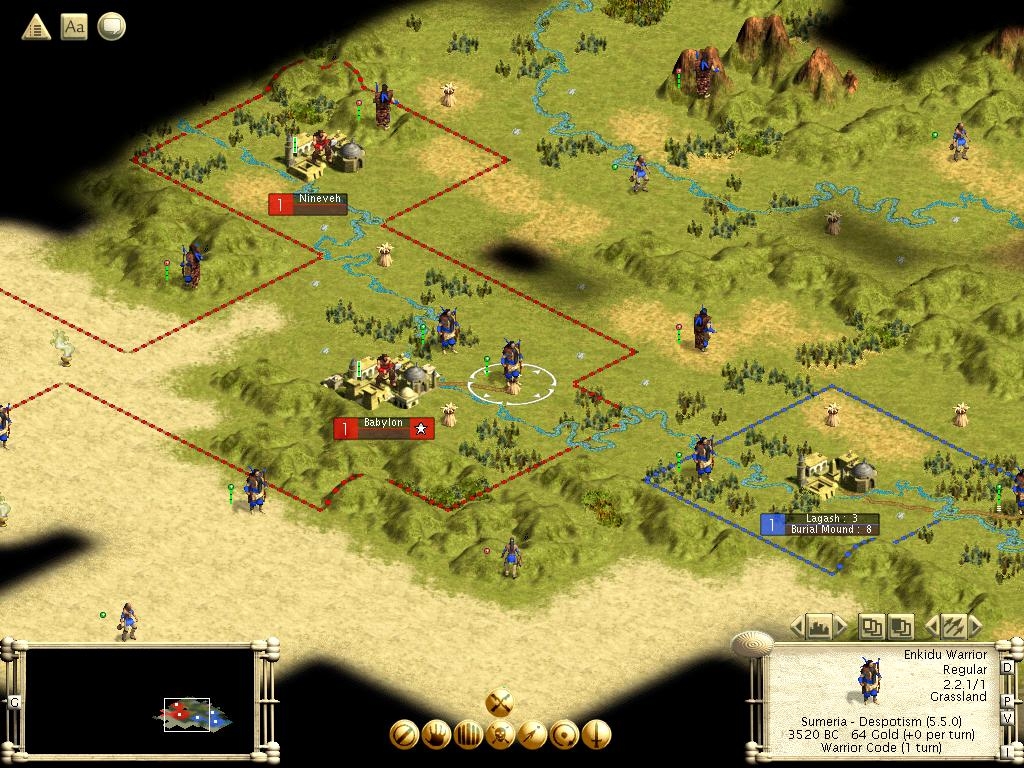Open the pyramid main menu button
This screenshot has height=768, width=1024.
click(36, 27)
